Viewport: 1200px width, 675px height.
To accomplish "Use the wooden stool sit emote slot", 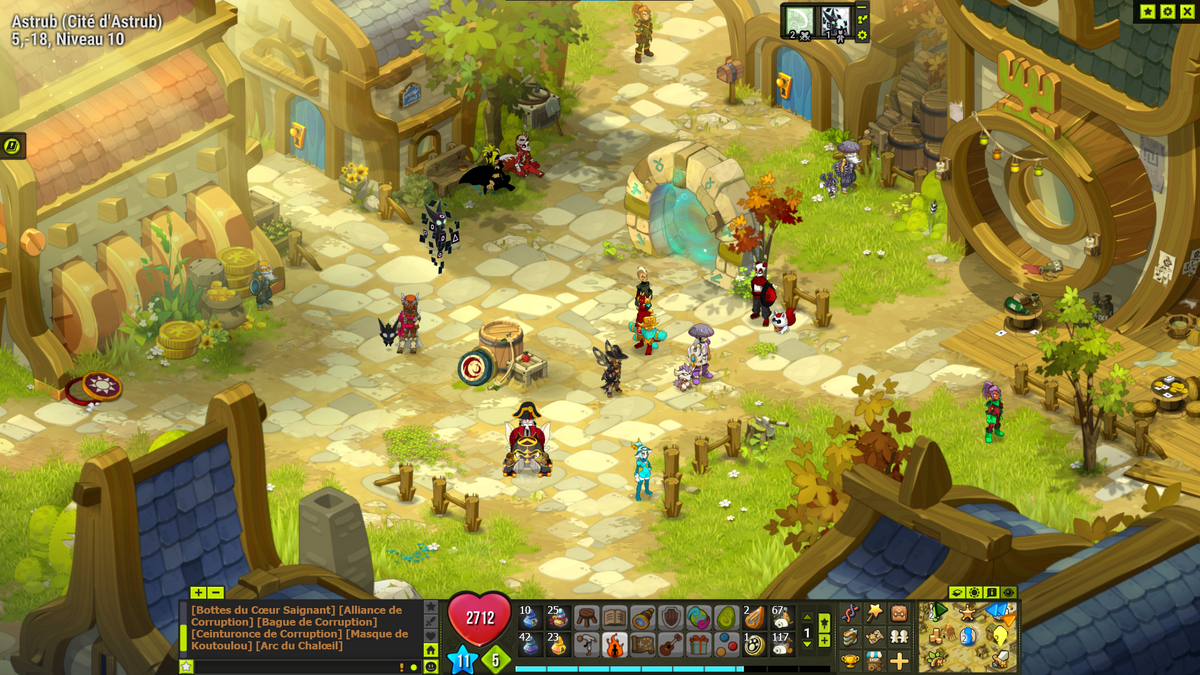I will click(x=586, y=617).
